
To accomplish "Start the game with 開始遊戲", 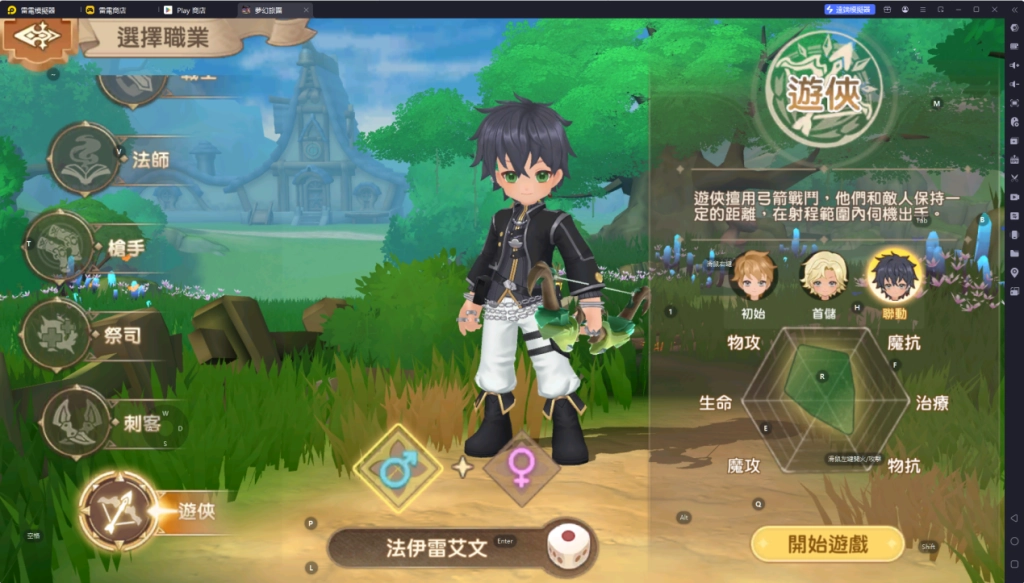I will 827,544.
